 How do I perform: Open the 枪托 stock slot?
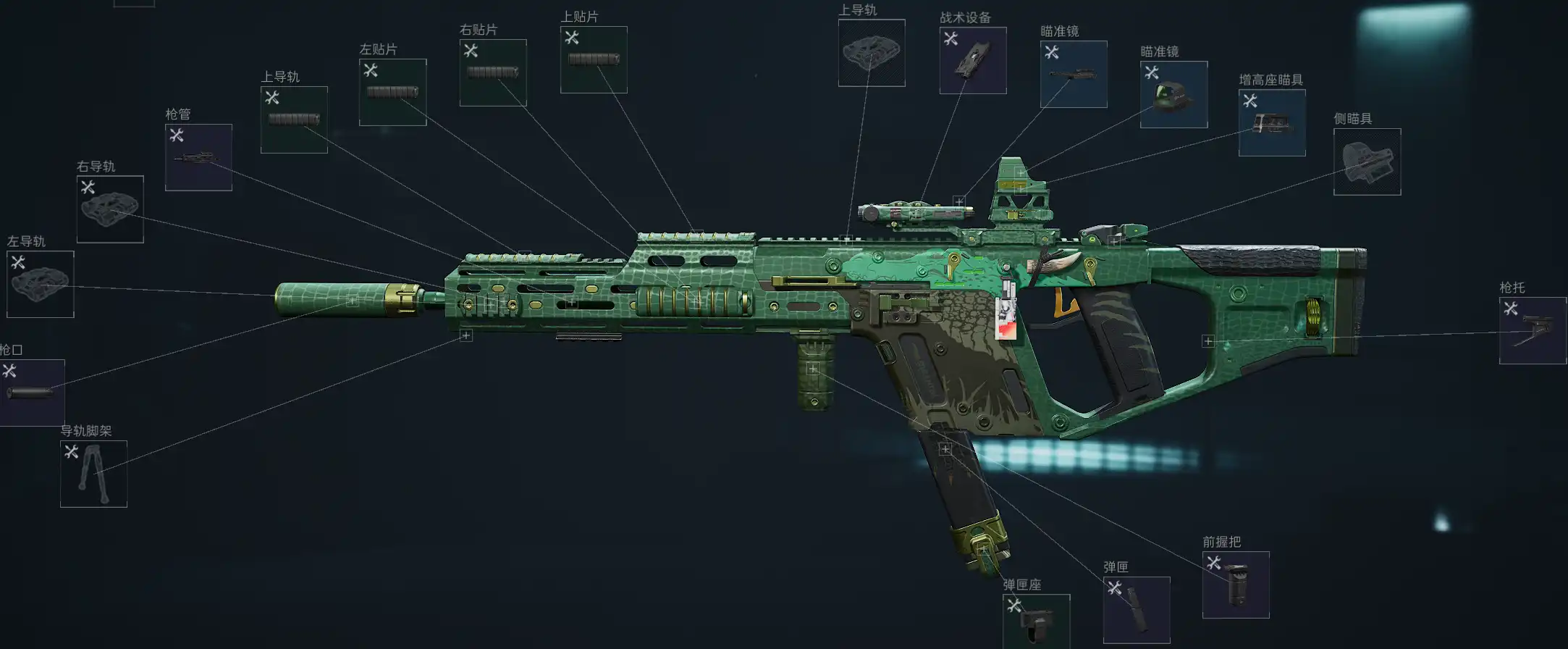[1532, 330]
